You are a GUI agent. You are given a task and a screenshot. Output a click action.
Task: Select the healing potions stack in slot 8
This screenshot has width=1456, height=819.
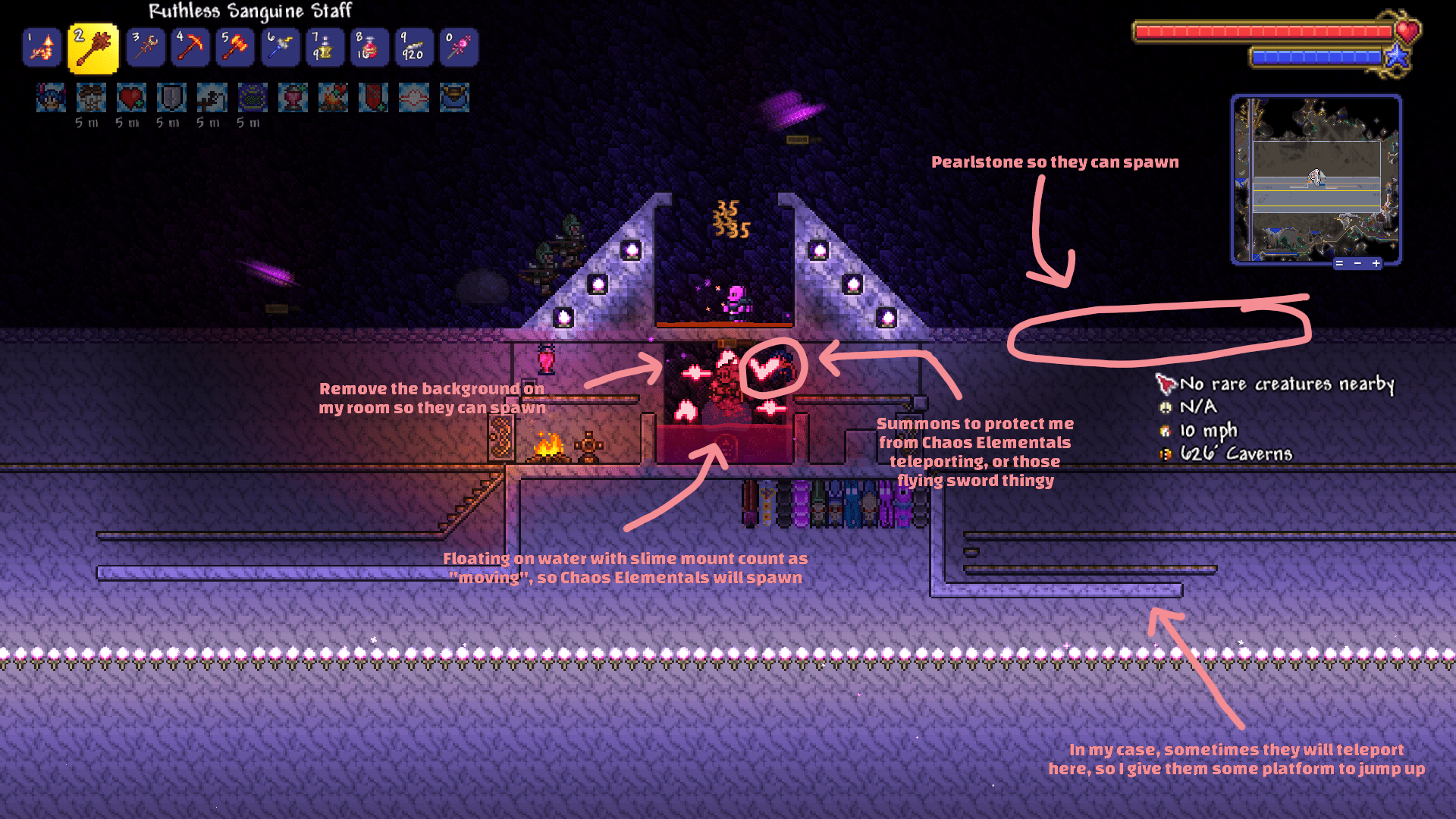[369, 47]
